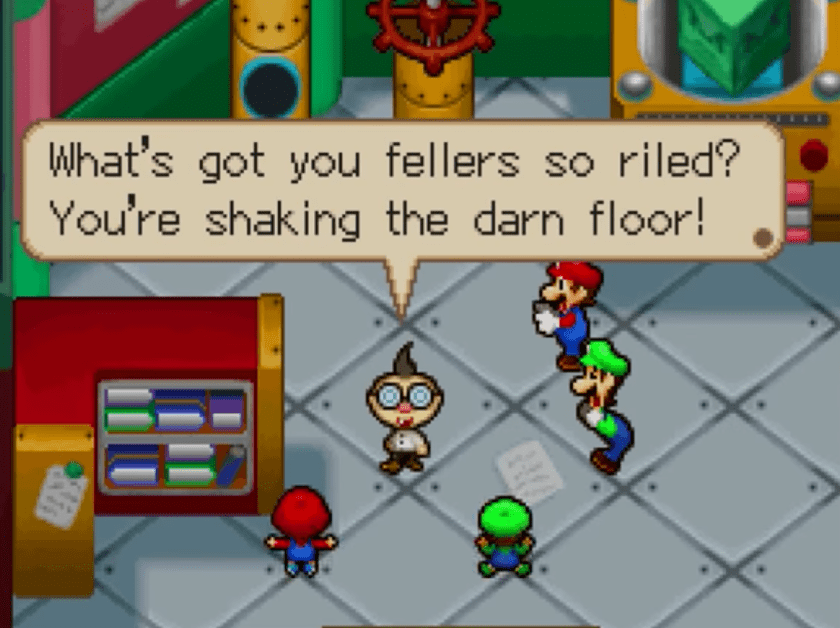Click the speech bubble's brown continue dot
This screenshot has height=628, width=840.
764,238
